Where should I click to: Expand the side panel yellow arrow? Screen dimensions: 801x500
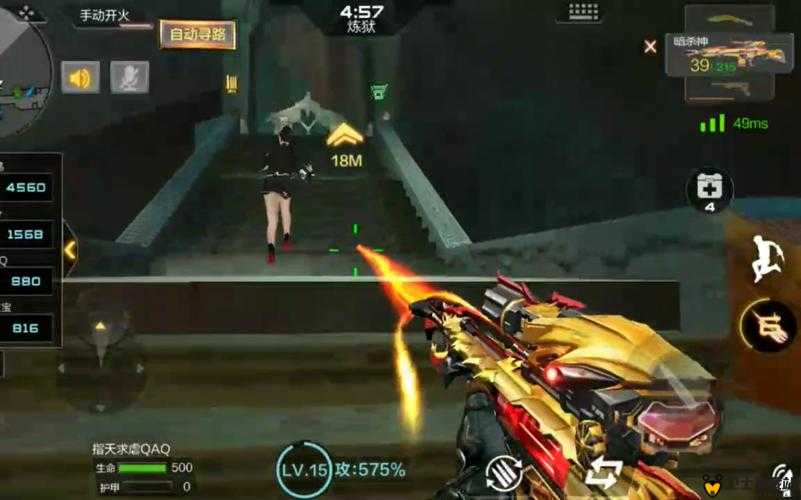click(x=70, y=250)
